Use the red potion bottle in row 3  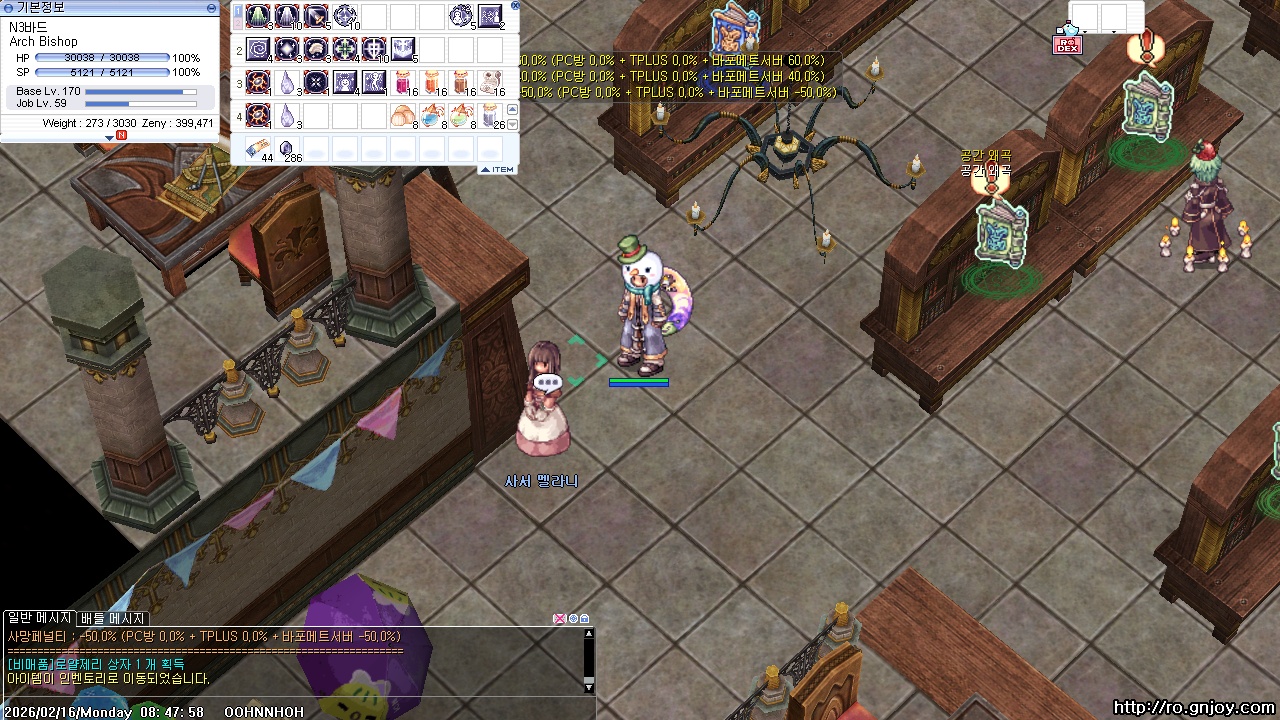(403, 82)
